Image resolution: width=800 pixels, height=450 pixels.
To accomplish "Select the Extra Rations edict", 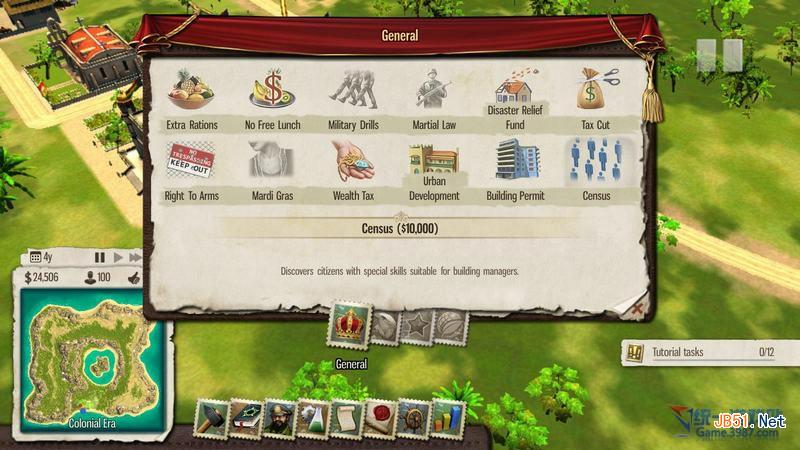I will [192, 91].
